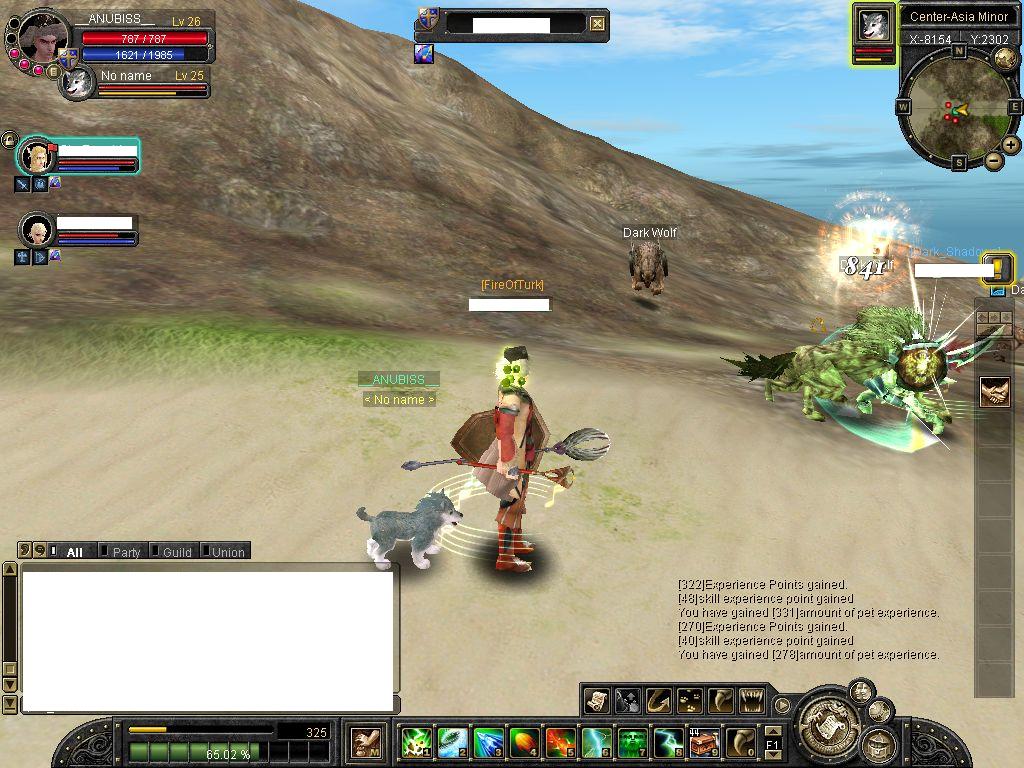Click the compass minimap
The height and width of the screenshot is (768, 1024).
tap(958, 108)
